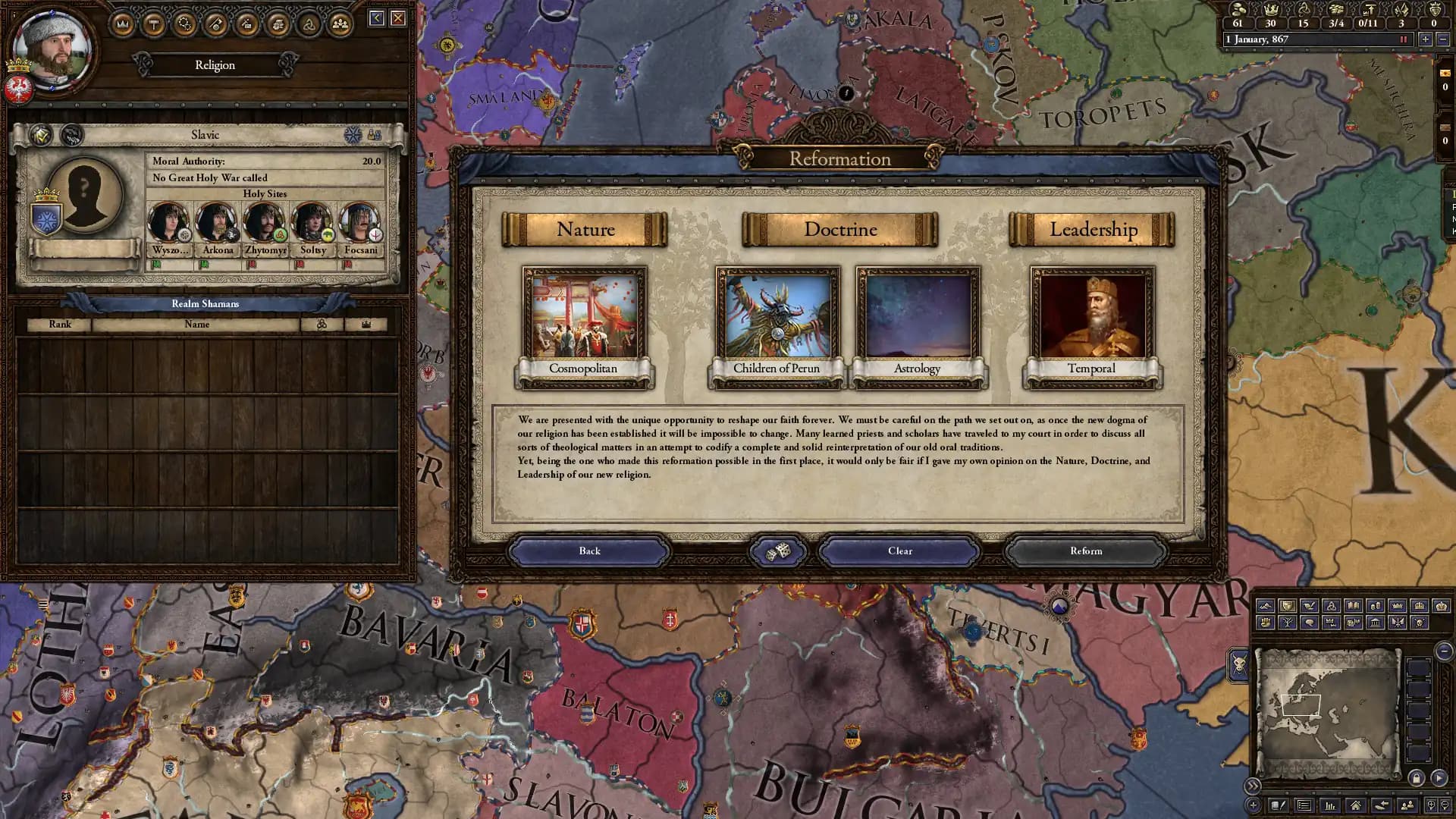Open the character finder near the minimap
1456x819 pixels.
[x=1407, y=805]
